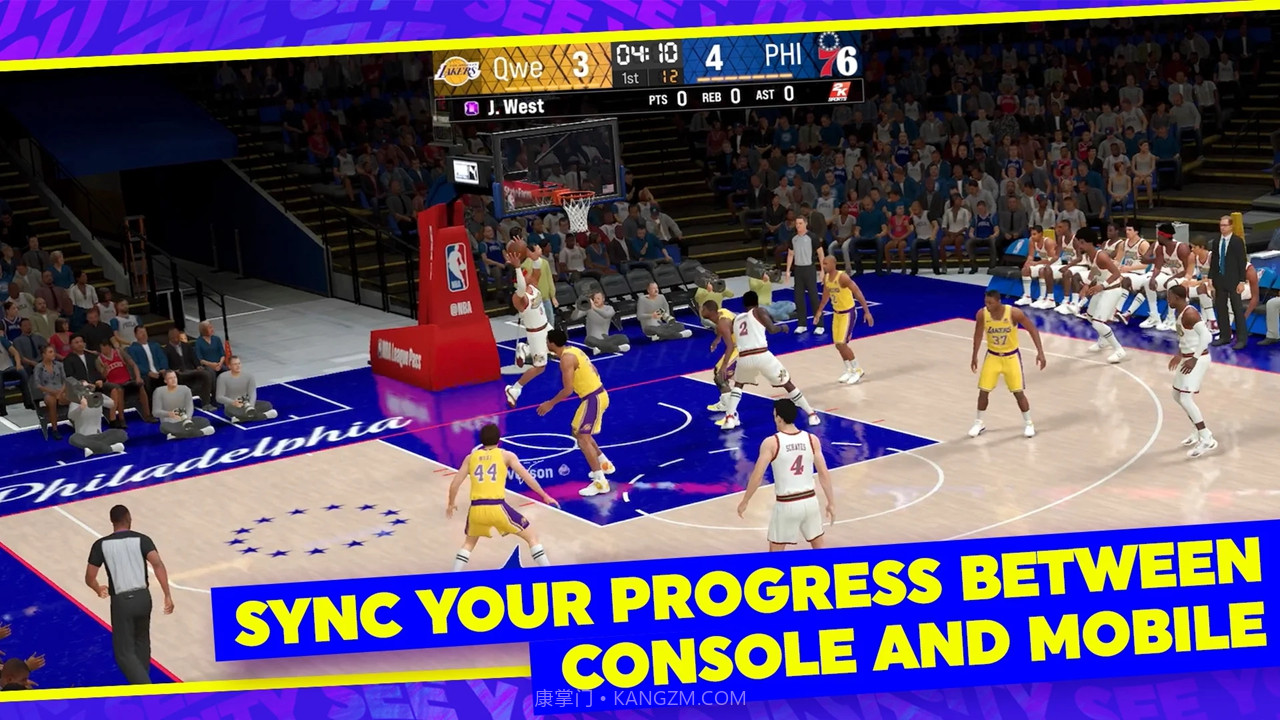Click the NBA logo on the basket stanchion

pyautogui.click(x=455, y=265)
